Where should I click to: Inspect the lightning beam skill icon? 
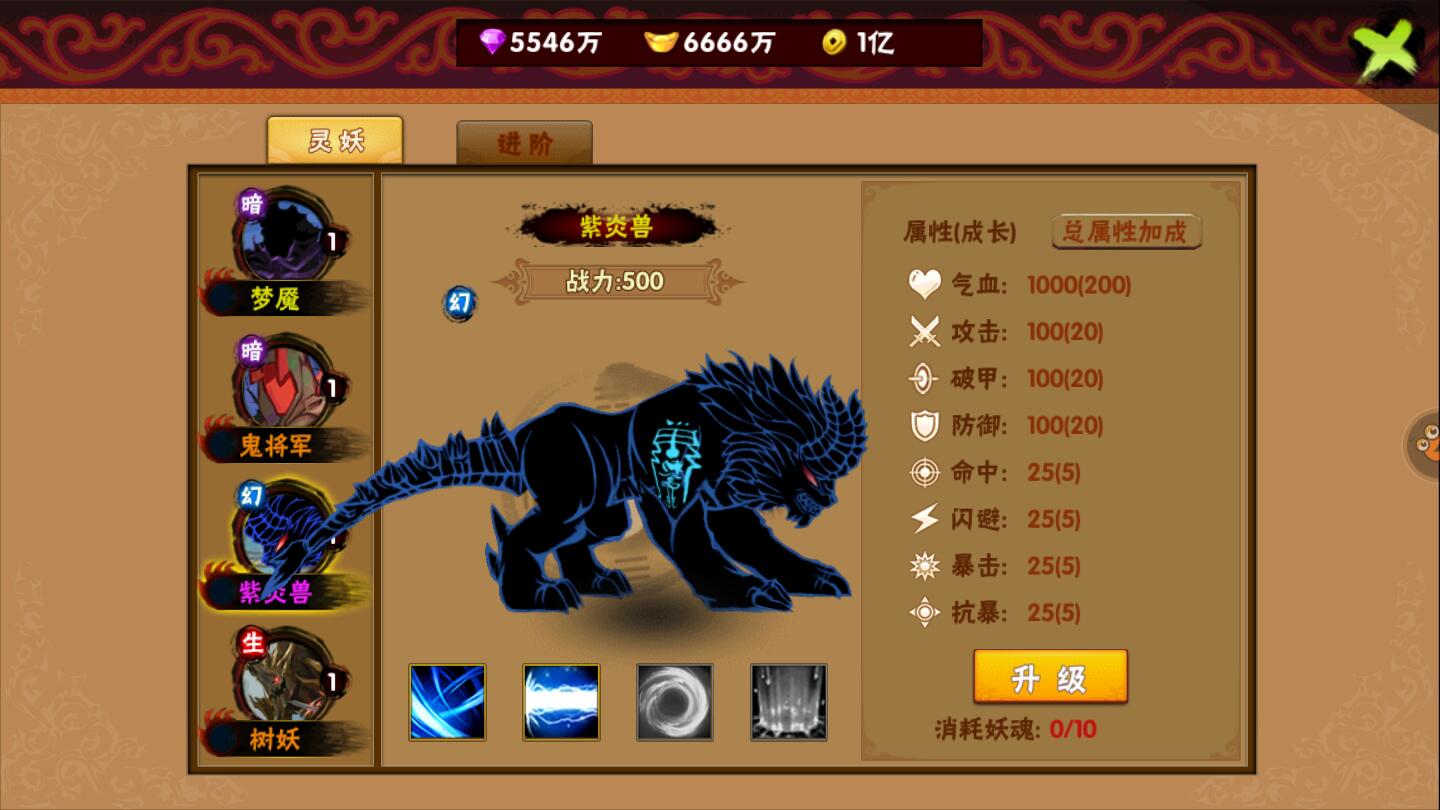click(x=561, y=702)
